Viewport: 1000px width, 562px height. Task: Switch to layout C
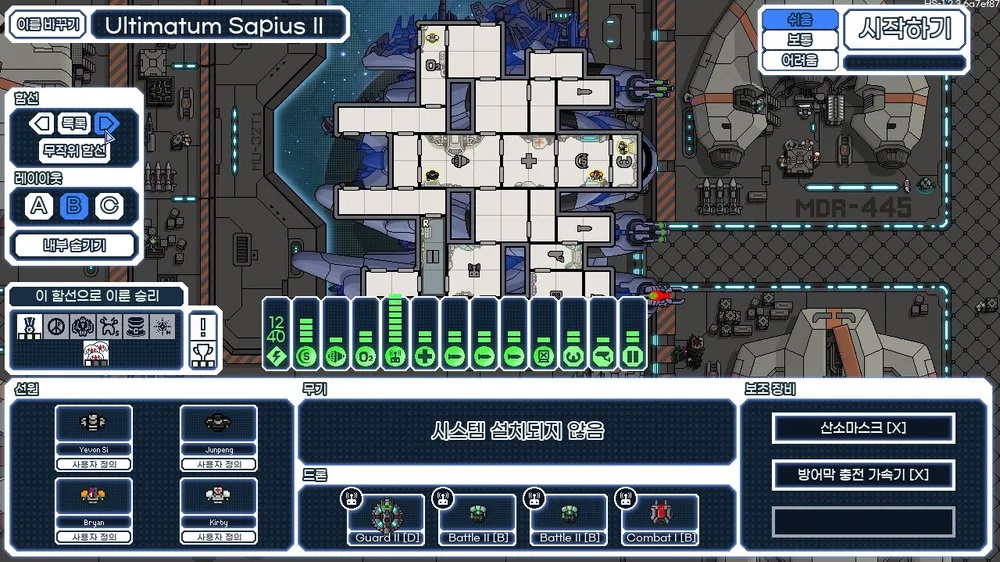coord(107,207)
